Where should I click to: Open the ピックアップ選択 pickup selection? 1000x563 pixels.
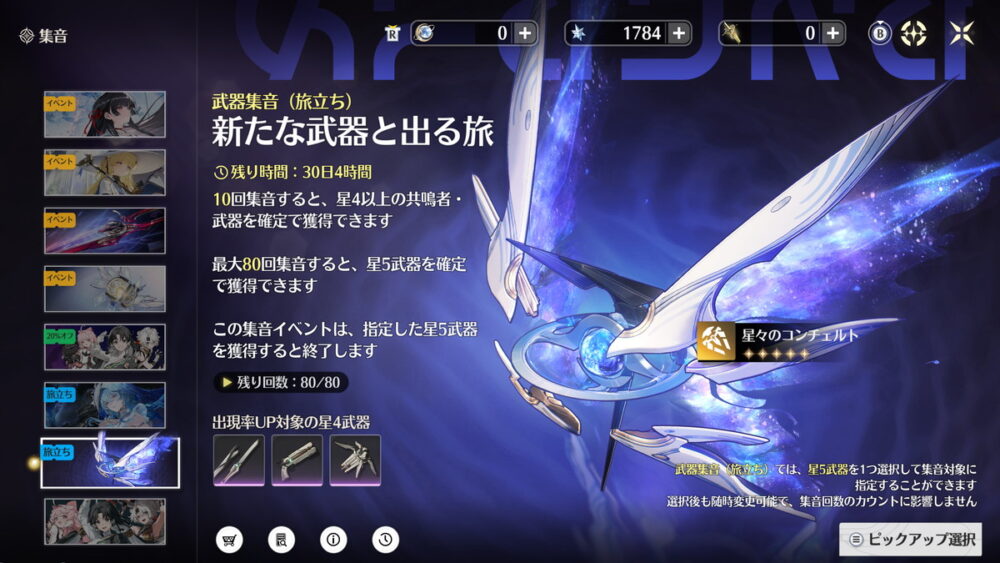(x=910, y=539)
